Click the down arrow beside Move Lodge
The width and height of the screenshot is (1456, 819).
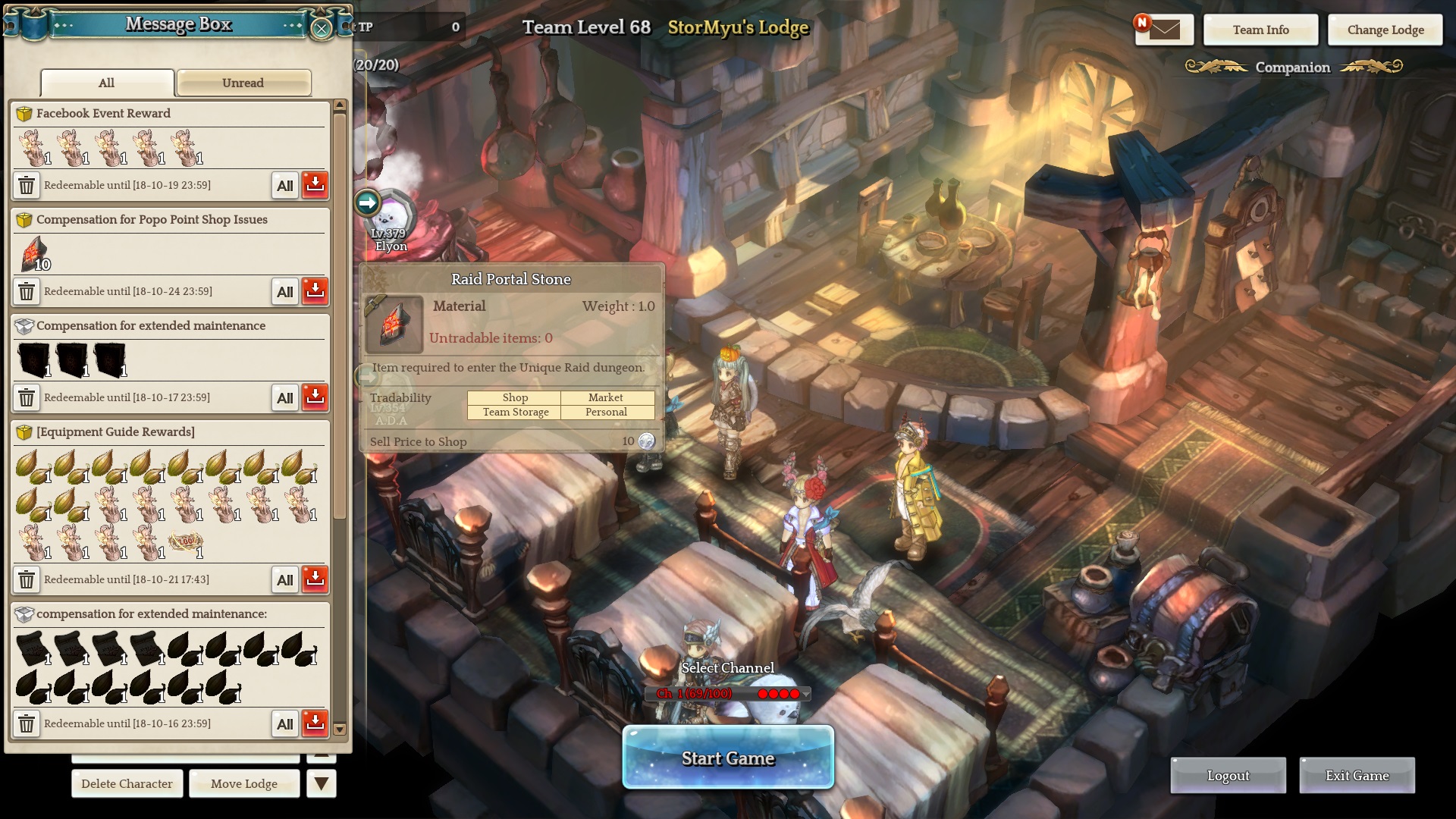point(322,783)
